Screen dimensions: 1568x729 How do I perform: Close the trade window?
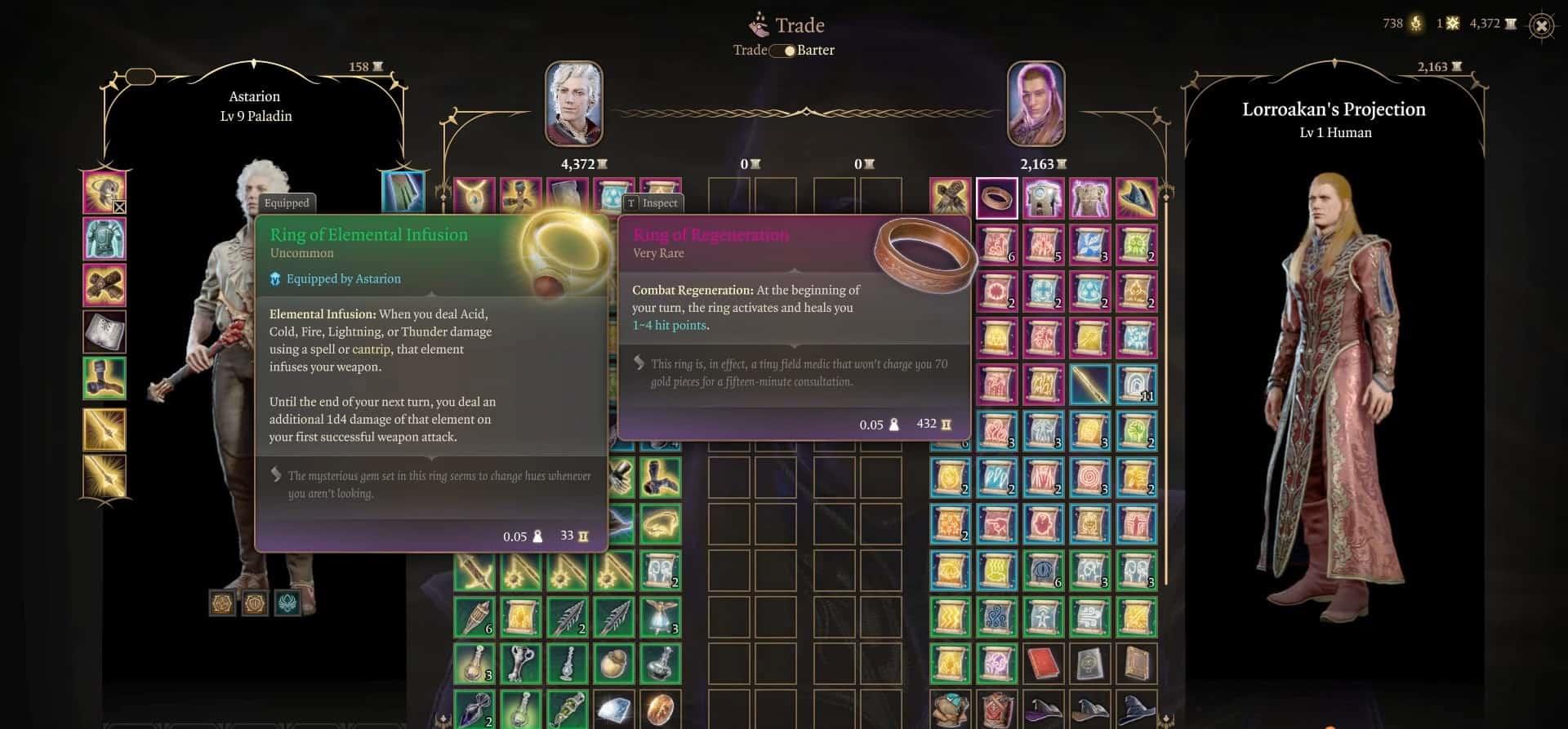(x=1540, y=25)
